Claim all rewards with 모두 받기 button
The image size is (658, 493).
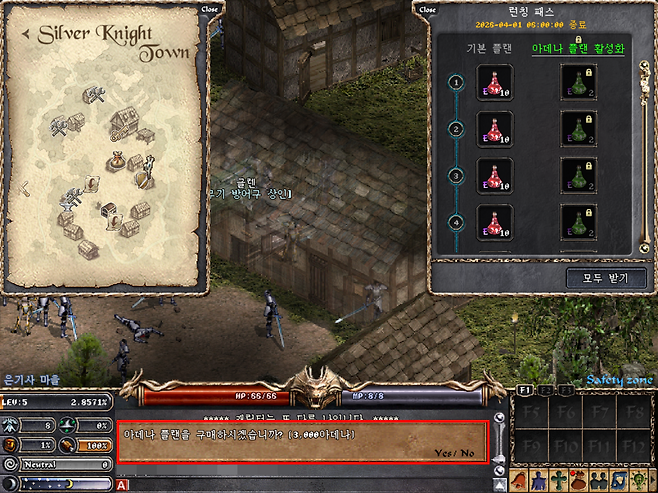606,277
